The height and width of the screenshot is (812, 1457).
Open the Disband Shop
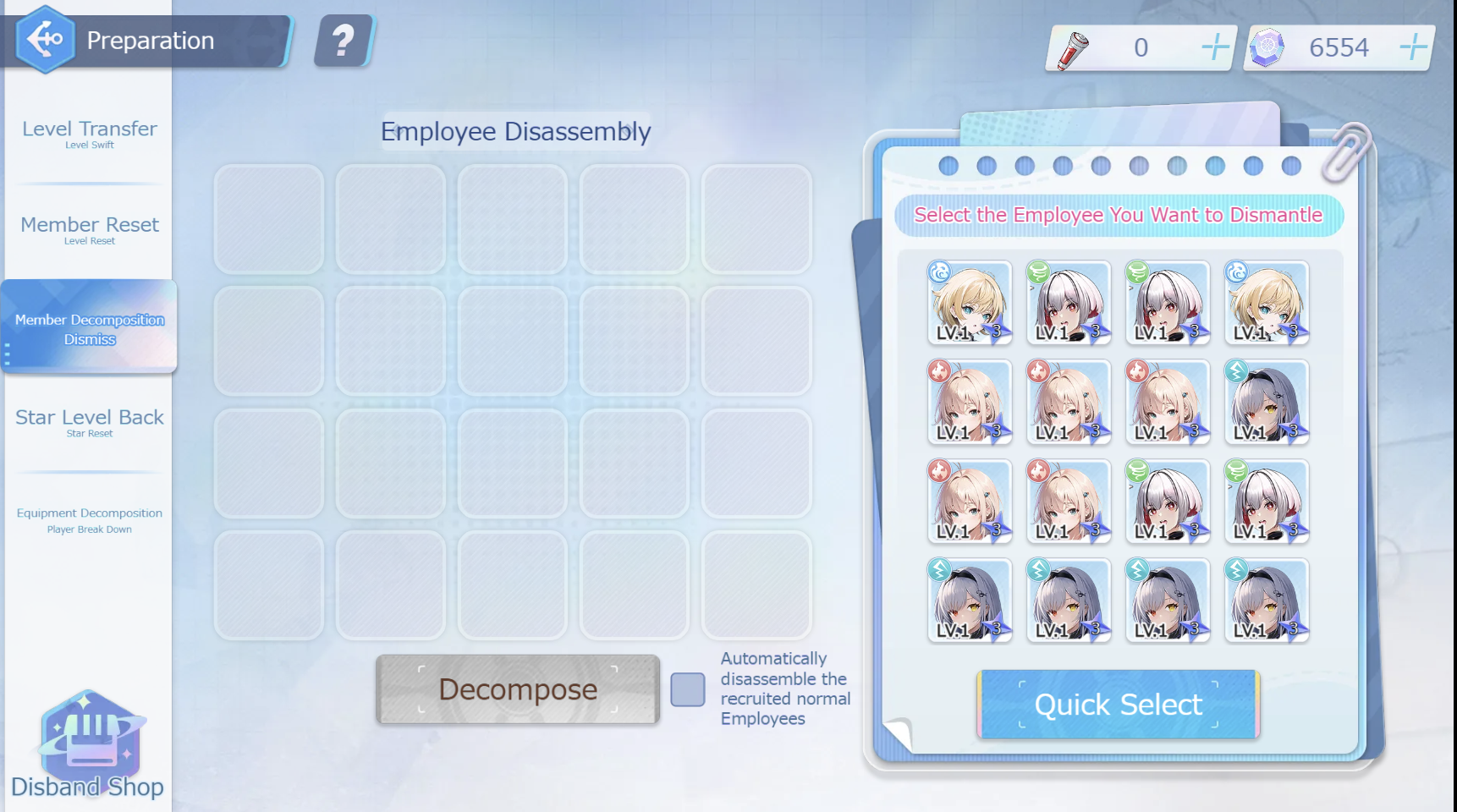pyautogui.click(x=88, y=746)
